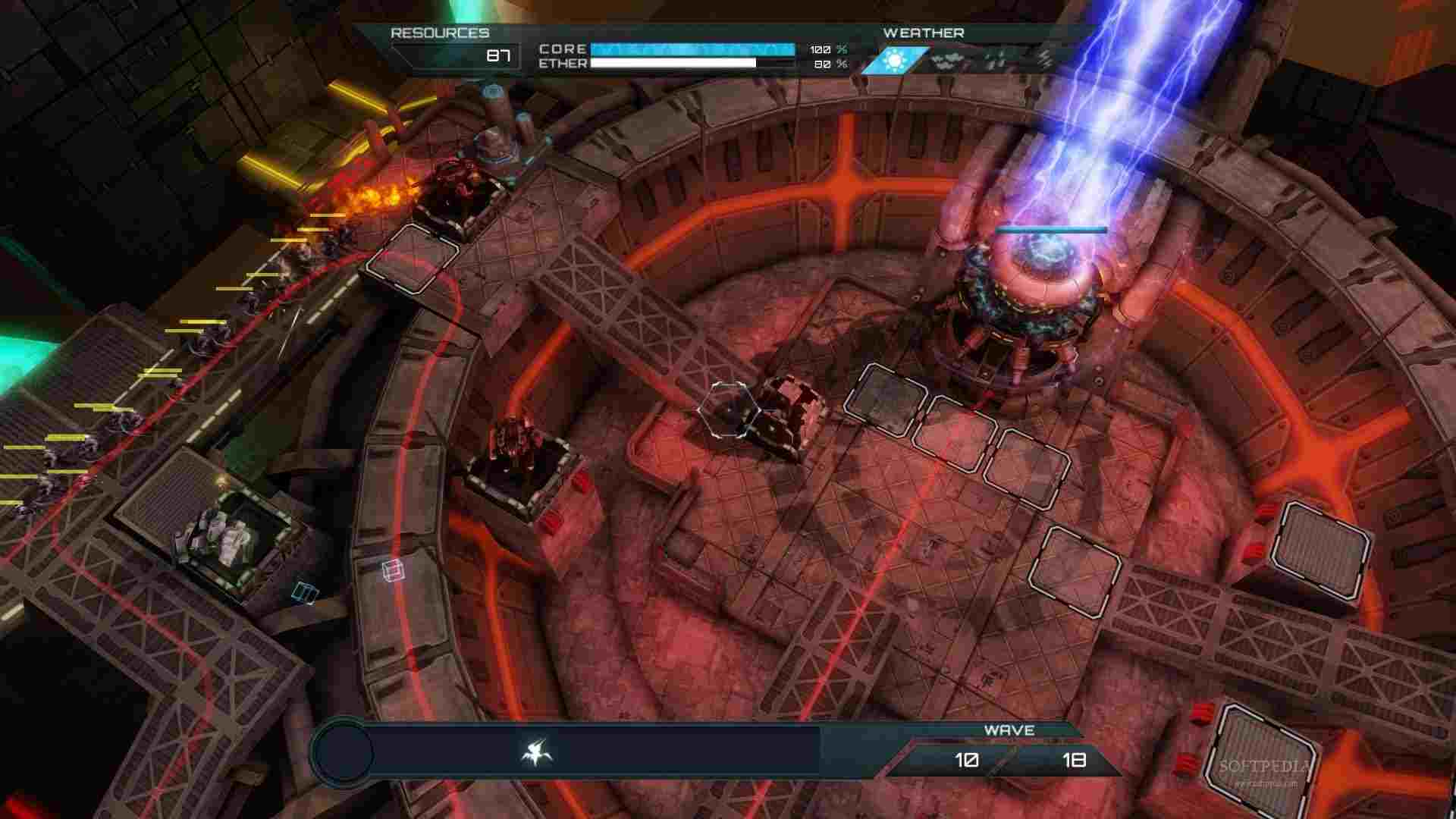
Task: Select the hexagon-marked tower build slot
Action: click(729, 410)
